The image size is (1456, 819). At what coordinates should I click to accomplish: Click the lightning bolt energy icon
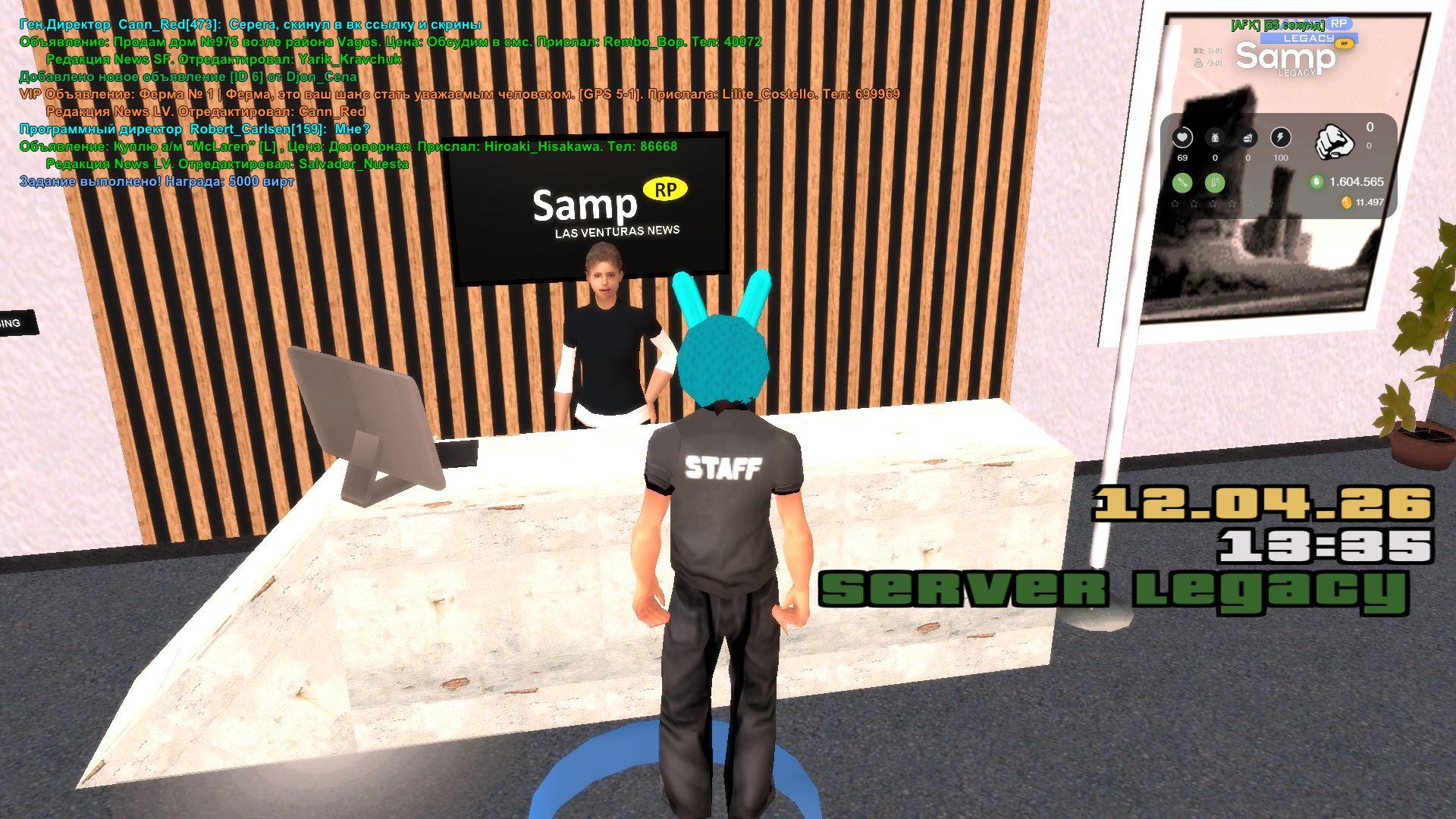(1280, 137)
